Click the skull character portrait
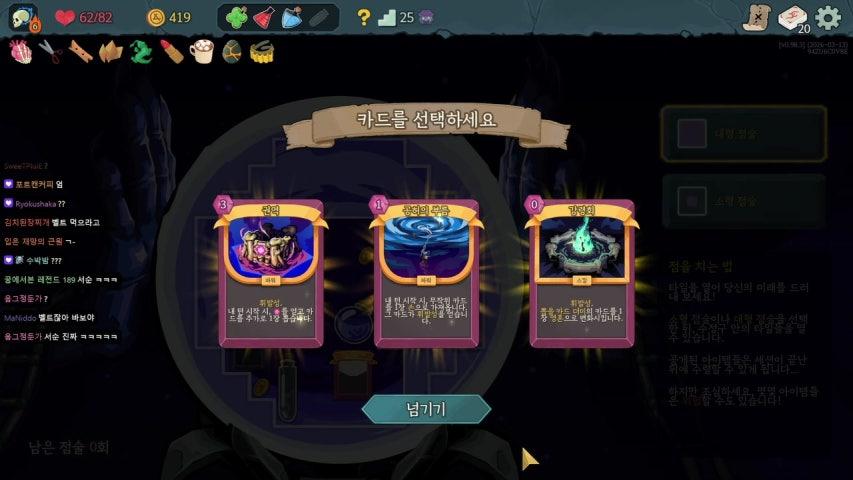Screen dimensions: 853x480 point(19,17)
